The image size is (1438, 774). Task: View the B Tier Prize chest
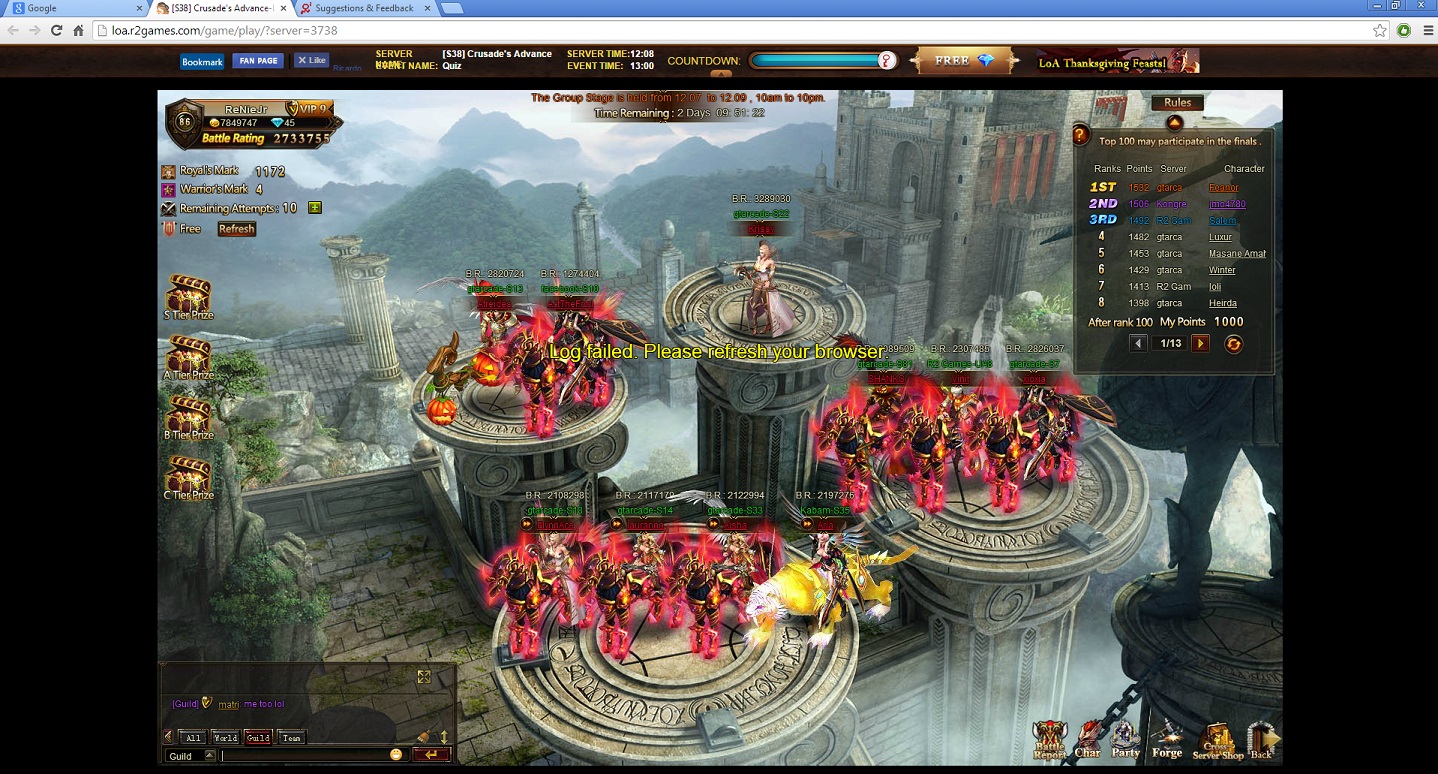(x=188, y=416)
